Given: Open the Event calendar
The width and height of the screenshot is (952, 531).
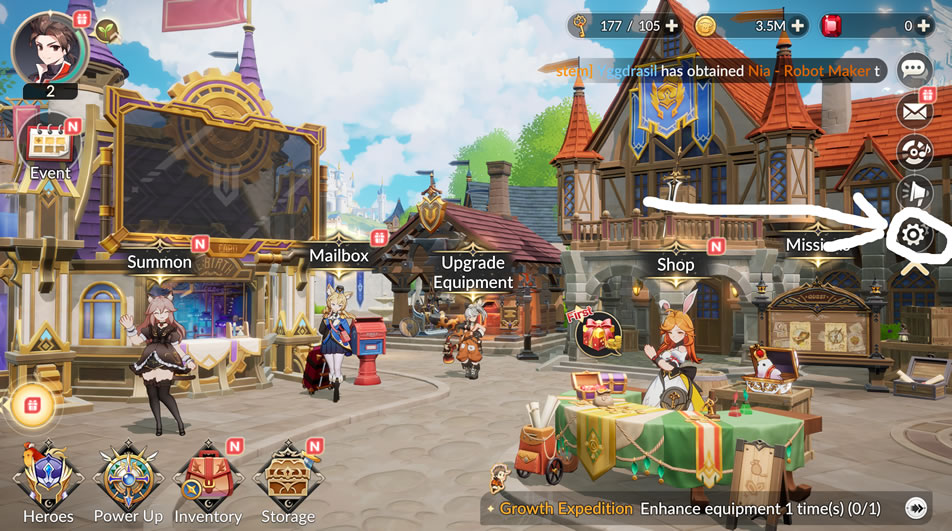Looking at the screenshot, I should (50, 148).
